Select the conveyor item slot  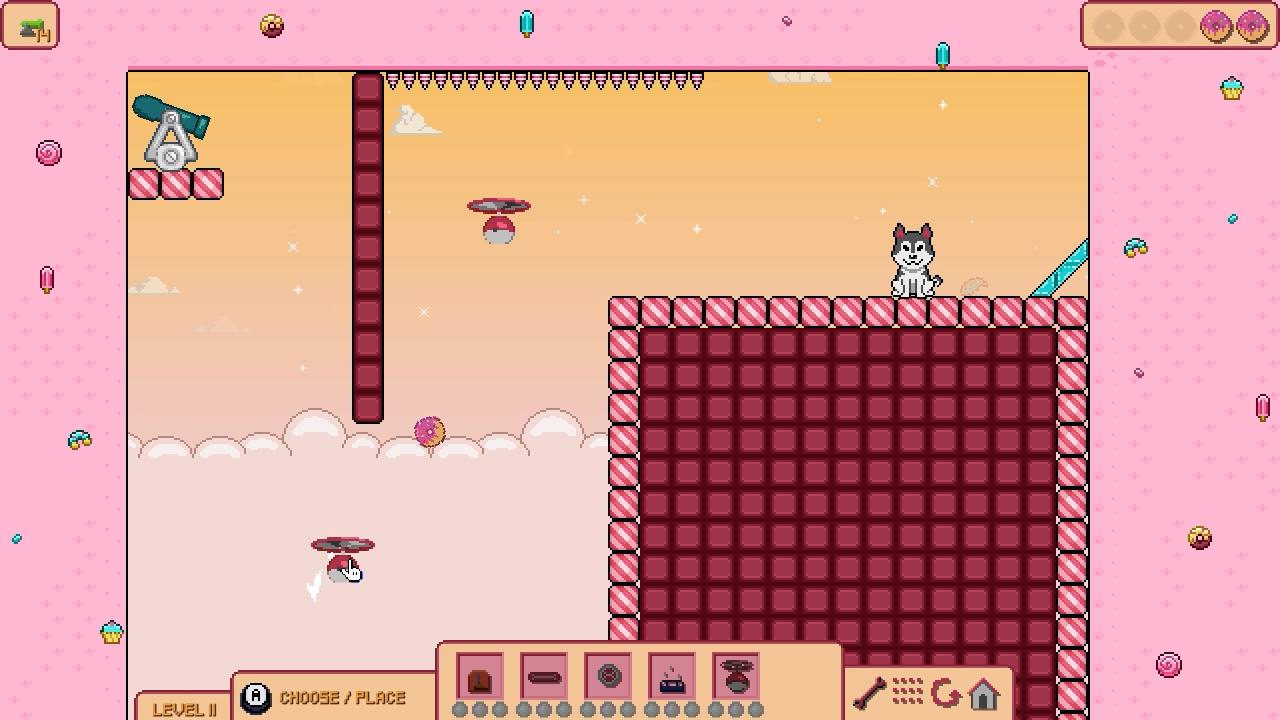click(671, 678)
